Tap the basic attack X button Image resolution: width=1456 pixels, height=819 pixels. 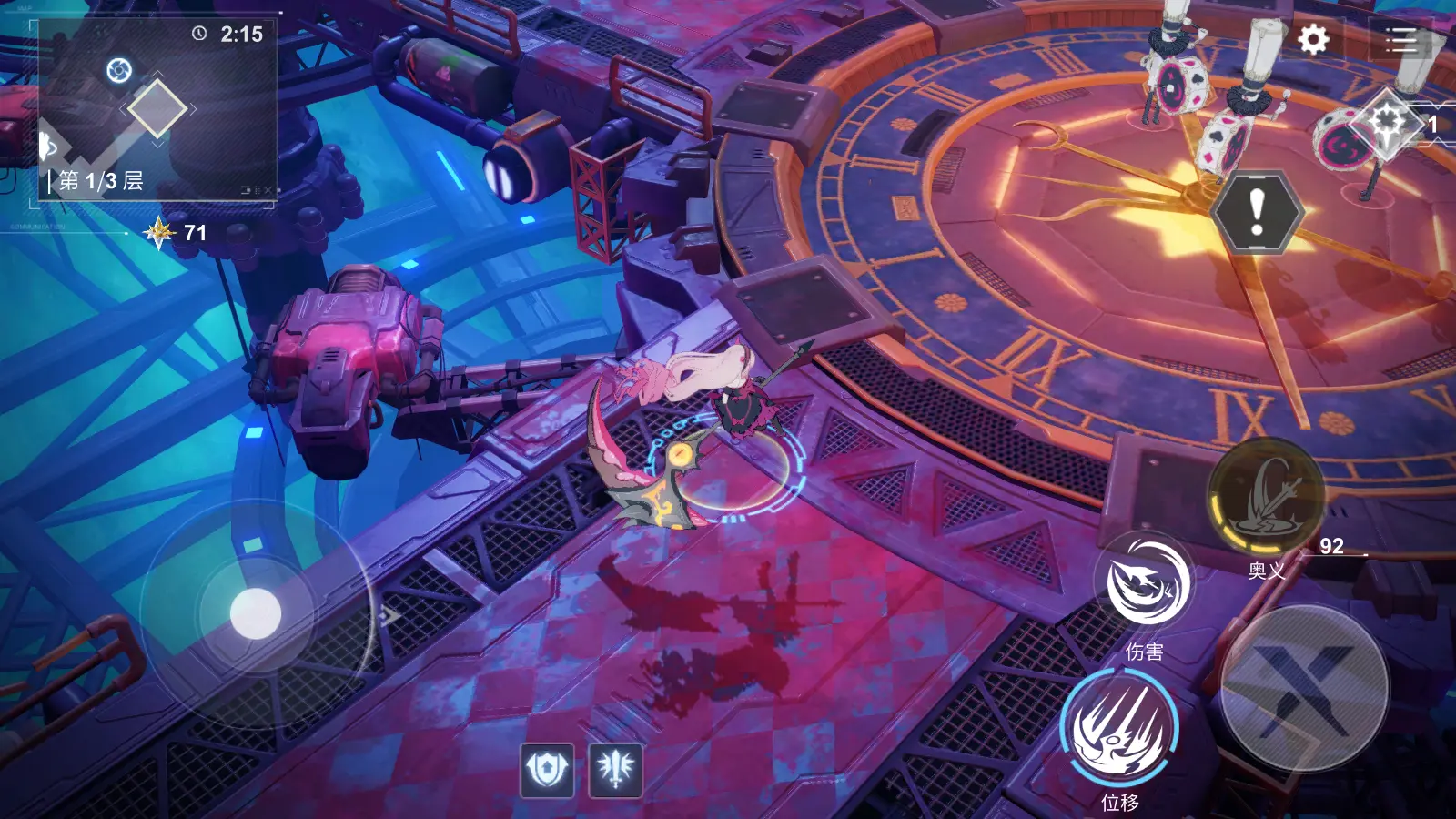(1304, 689)
